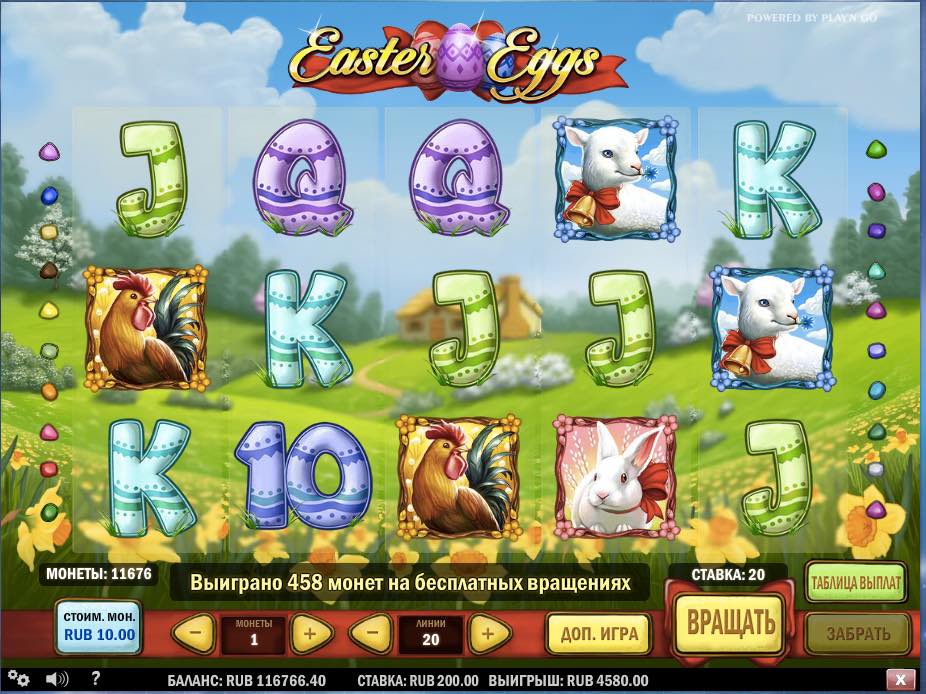Decrease the МОНЕТЫ coin count

pyautogui.click(x=196, y=633)
